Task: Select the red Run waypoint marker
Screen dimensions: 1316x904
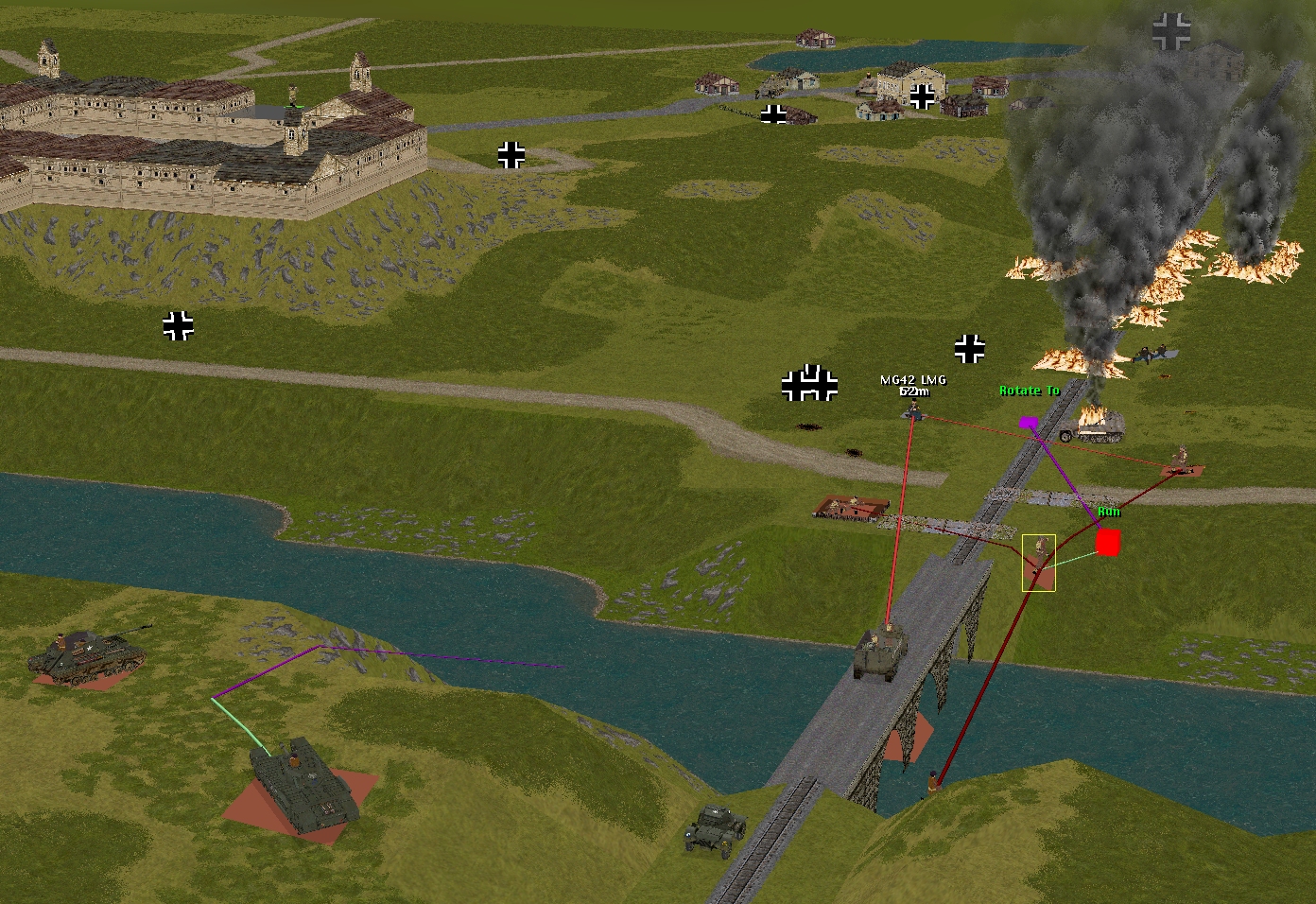Action: (1107, 542)
